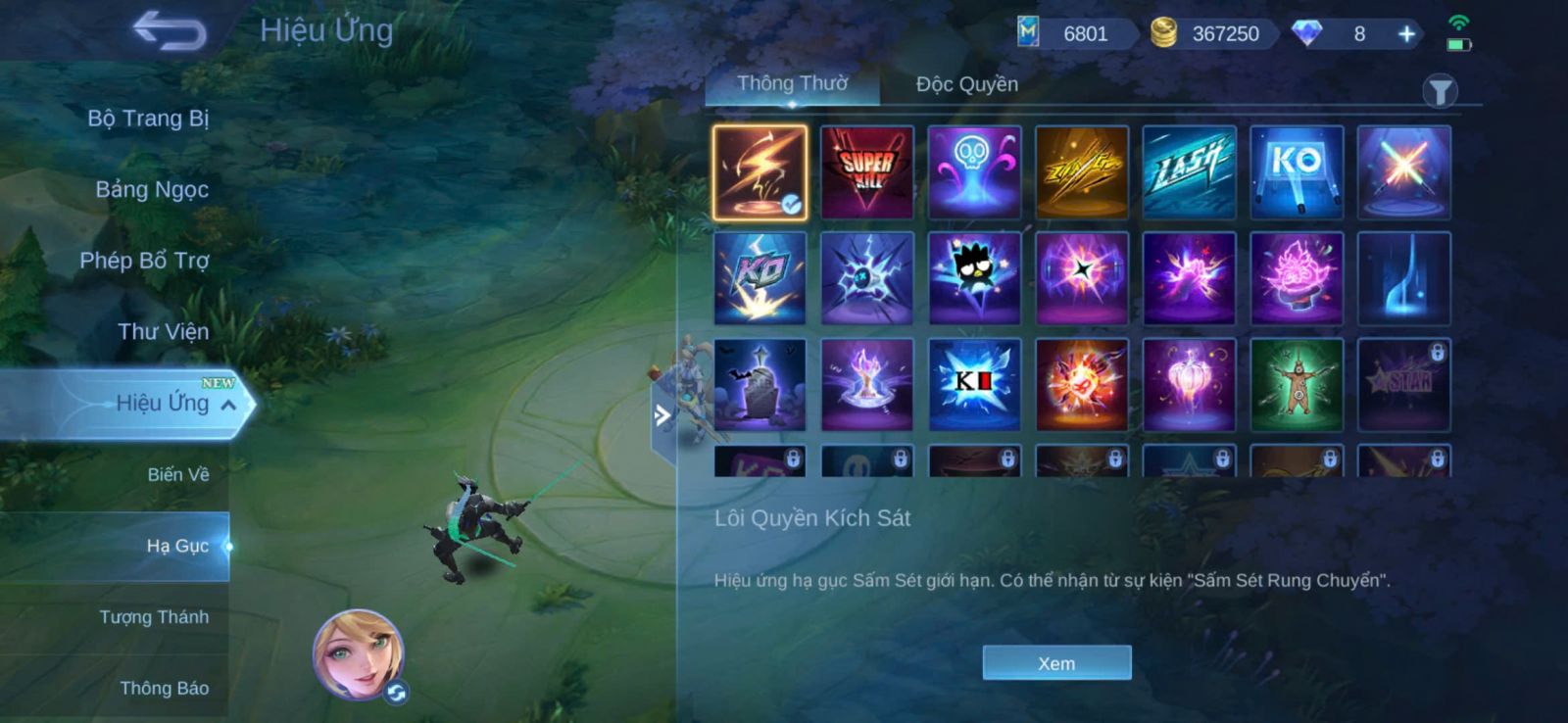
Task: Open the Bảng Ngọc menu
Action: [152, 189]
